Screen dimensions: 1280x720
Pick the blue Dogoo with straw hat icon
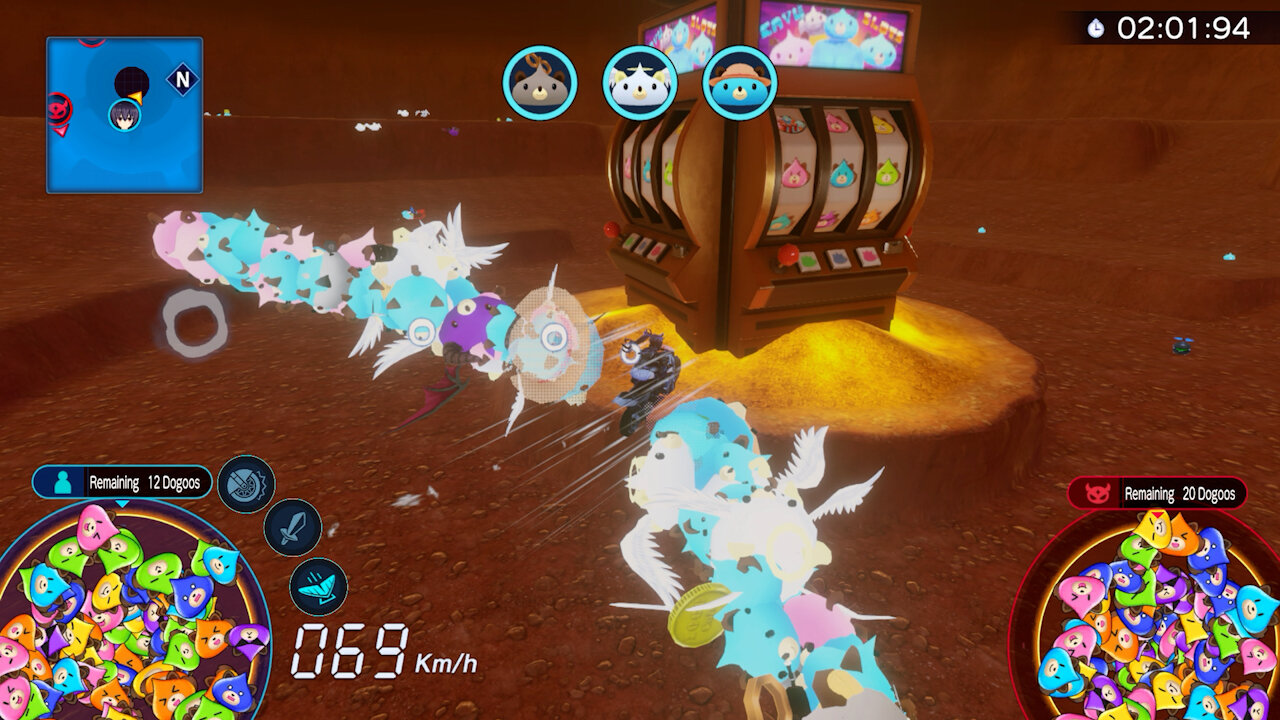point(740,83)
